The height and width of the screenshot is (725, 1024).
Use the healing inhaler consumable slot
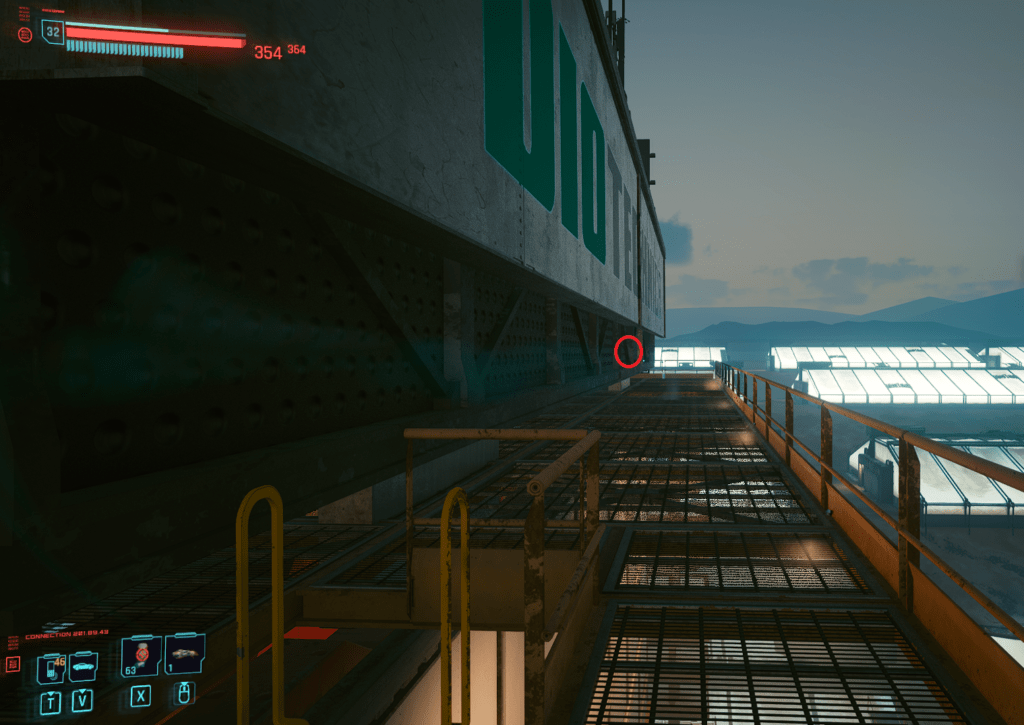141,656
